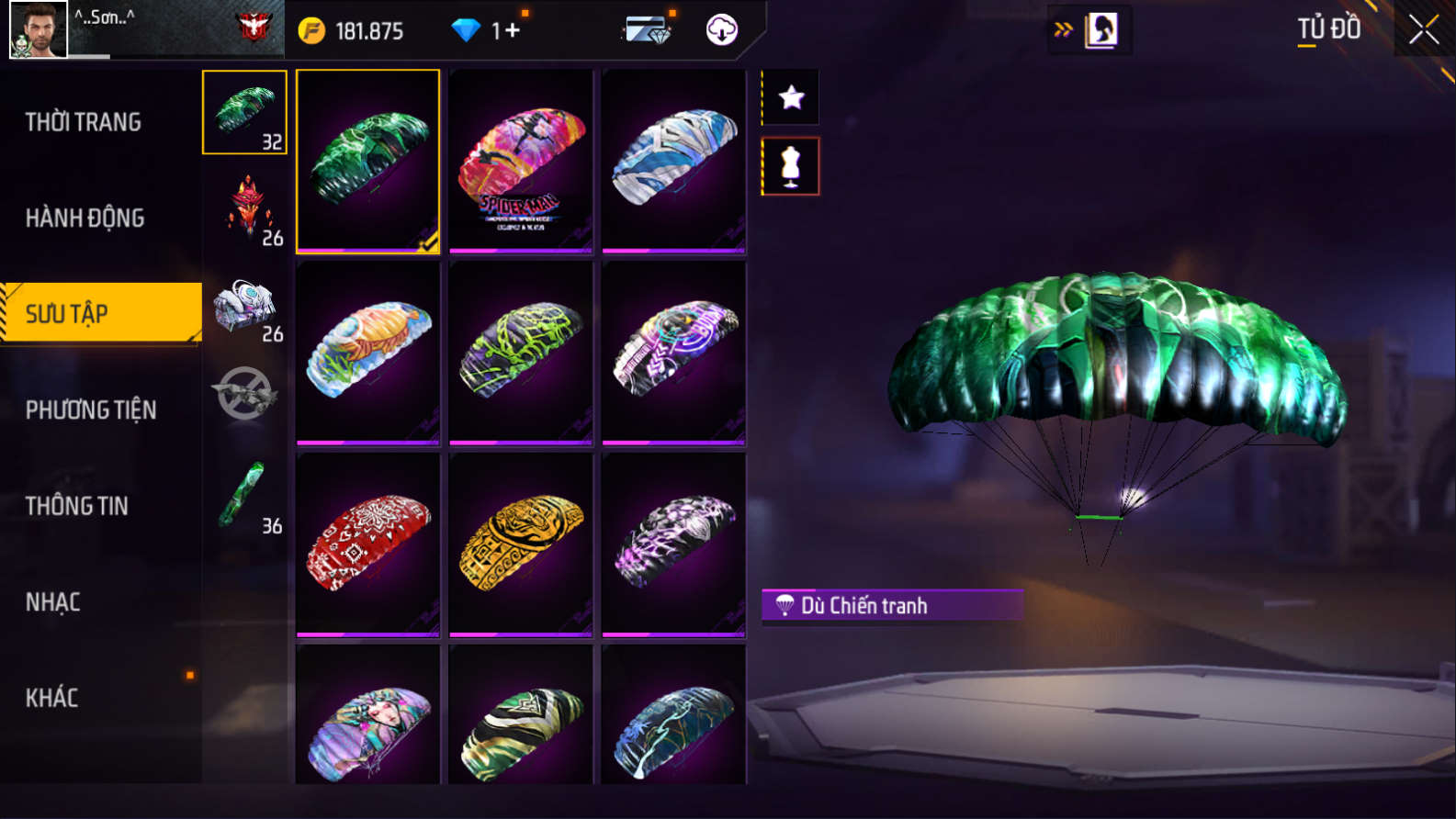This screenshot has width=1456, height=819.
Task: Toggle the mannequin preview button
Action: tap(791, 166)
